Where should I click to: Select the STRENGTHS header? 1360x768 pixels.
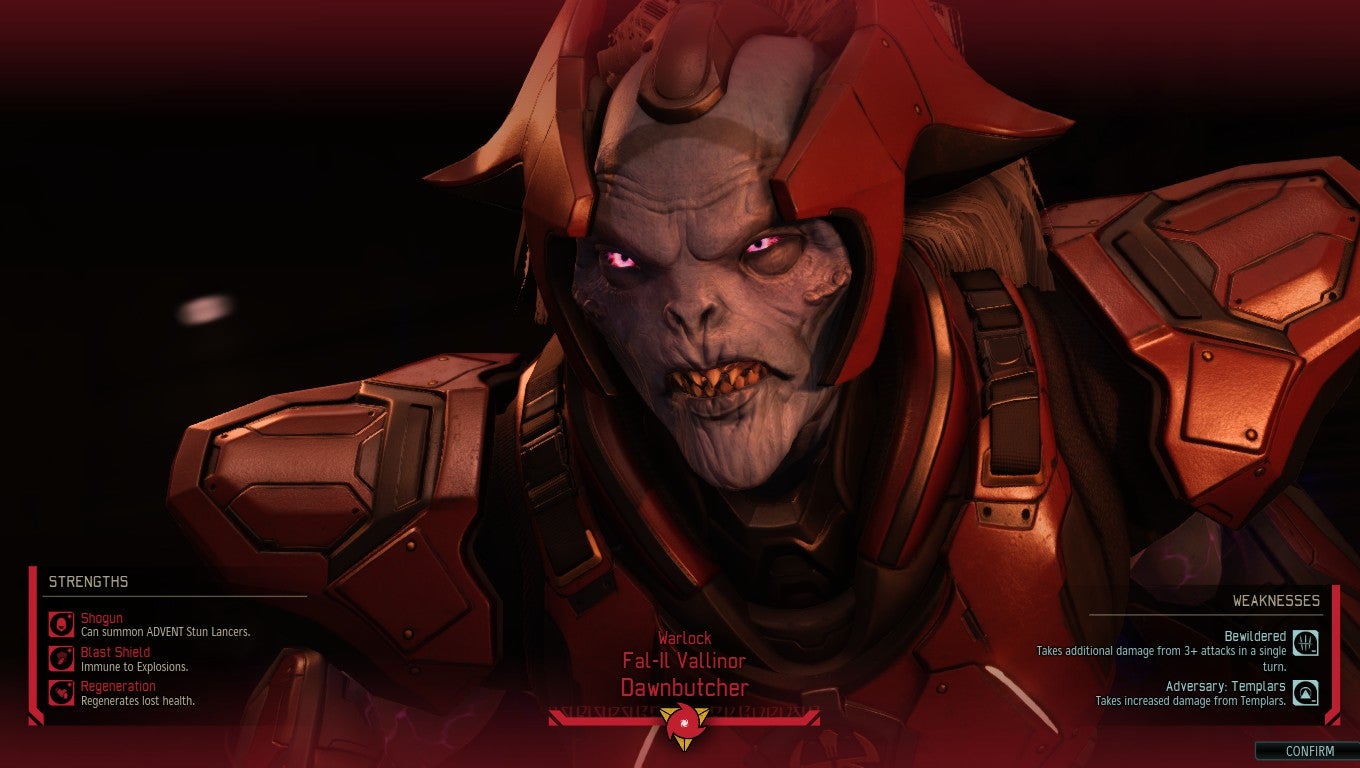[x=89, y=581]
